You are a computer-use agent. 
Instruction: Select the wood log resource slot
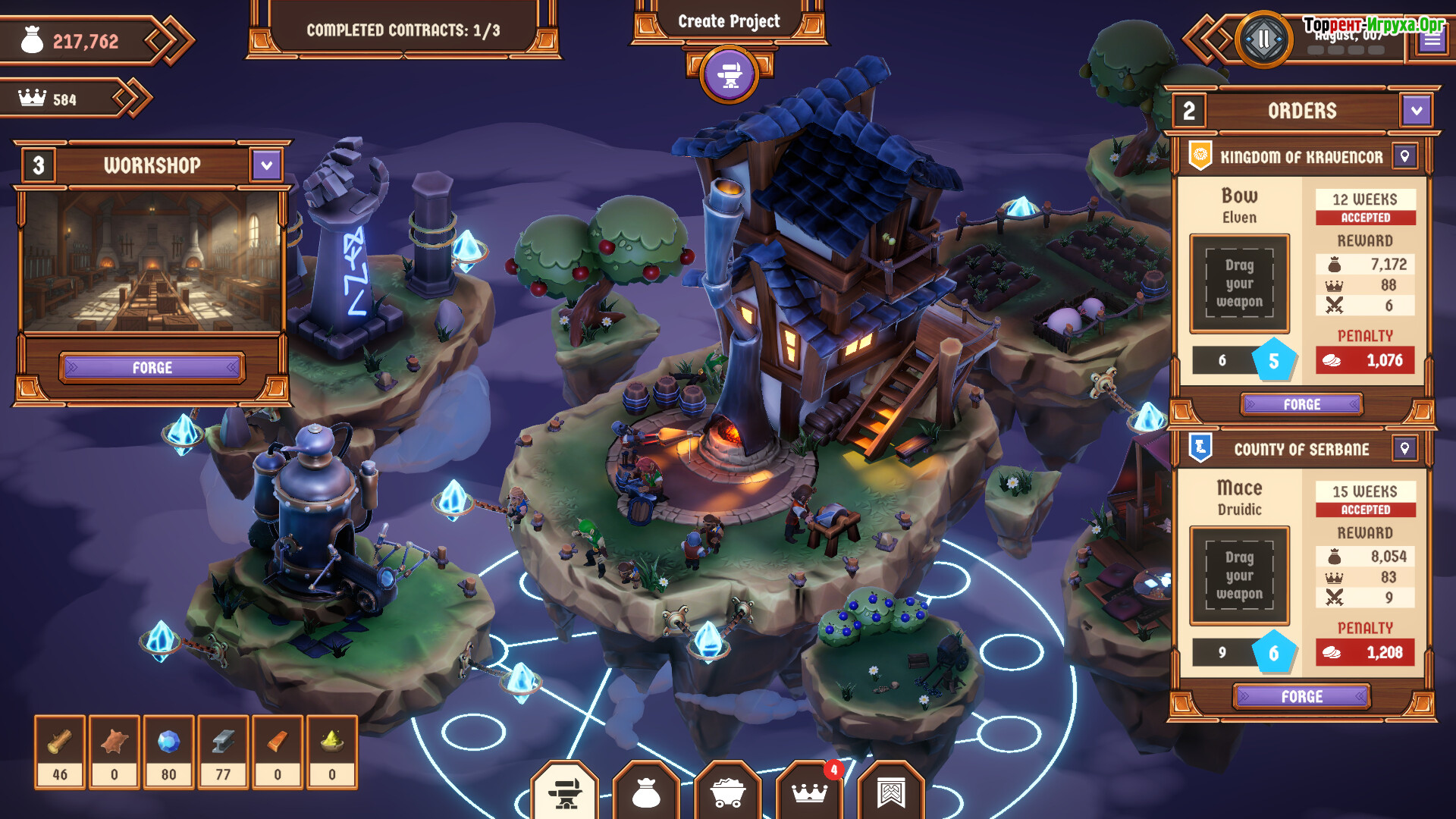[x=60, y=752]
